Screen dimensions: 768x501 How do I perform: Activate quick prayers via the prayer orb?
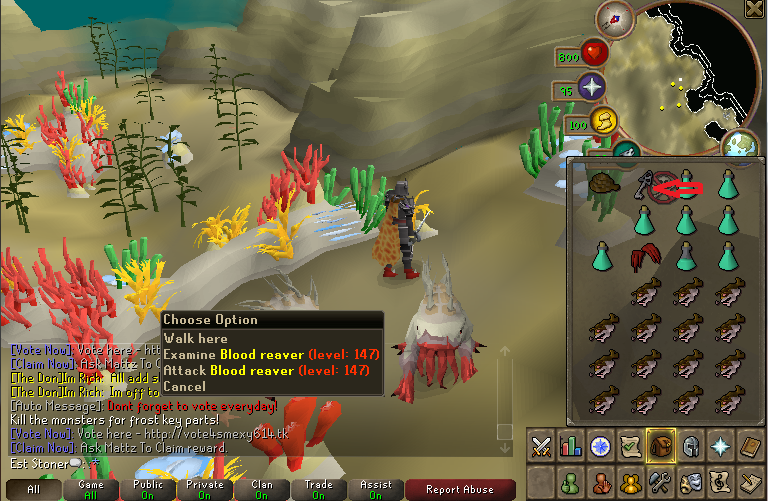pos(592,87)
